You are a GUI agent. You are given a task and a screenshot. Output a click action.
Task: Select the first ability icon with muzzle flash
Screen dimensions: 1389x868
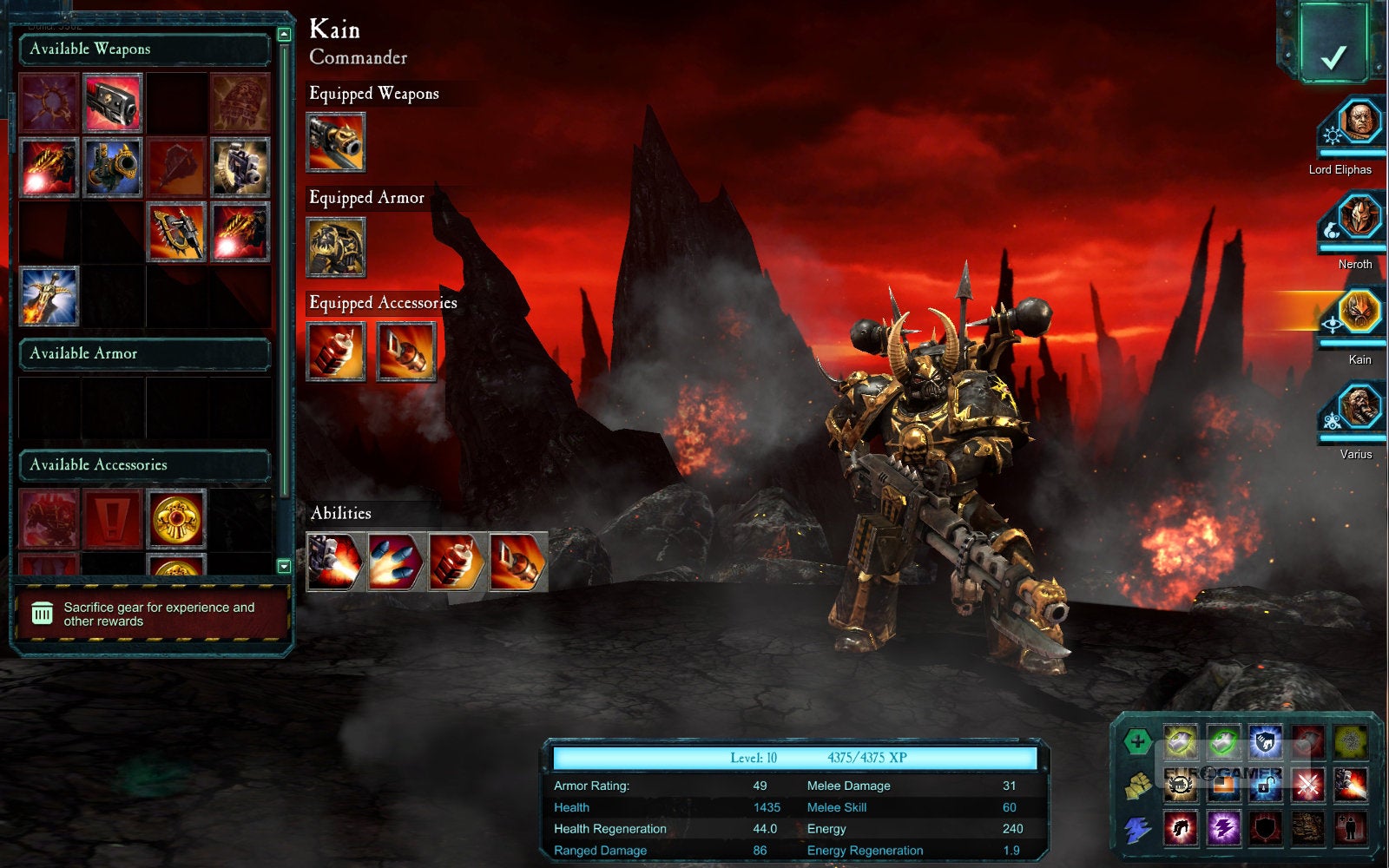336,562
